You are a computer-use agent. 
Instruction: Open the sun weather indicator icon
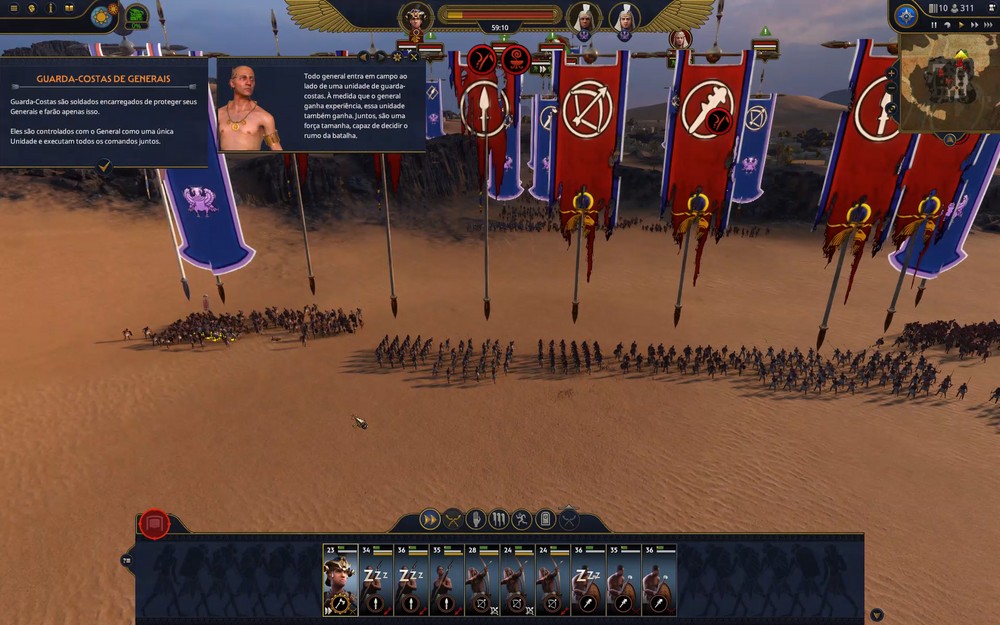tap(101, 16)
